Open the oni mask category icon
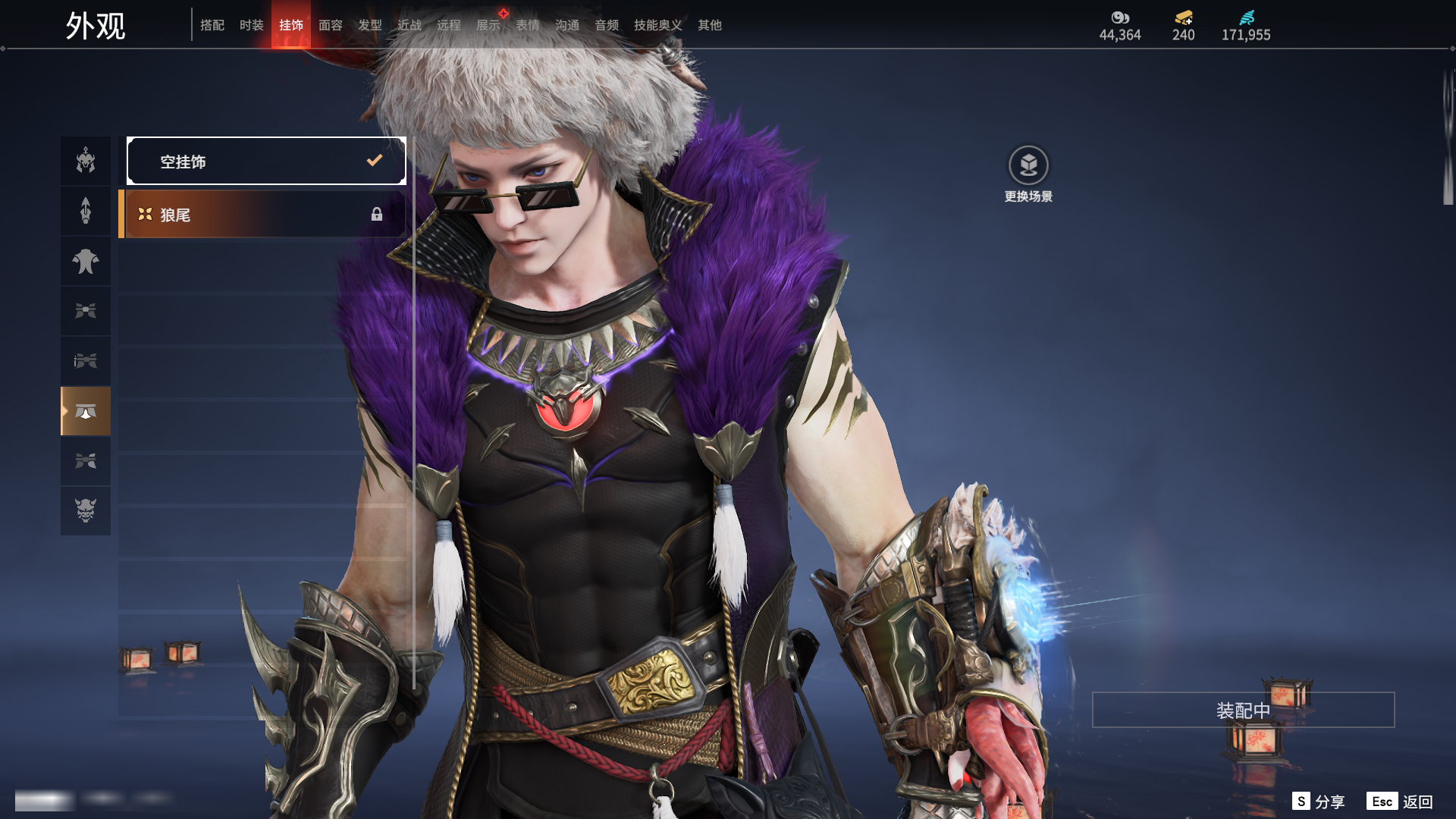Screen dimensions: 1456x819 click(x=86, y=510)
